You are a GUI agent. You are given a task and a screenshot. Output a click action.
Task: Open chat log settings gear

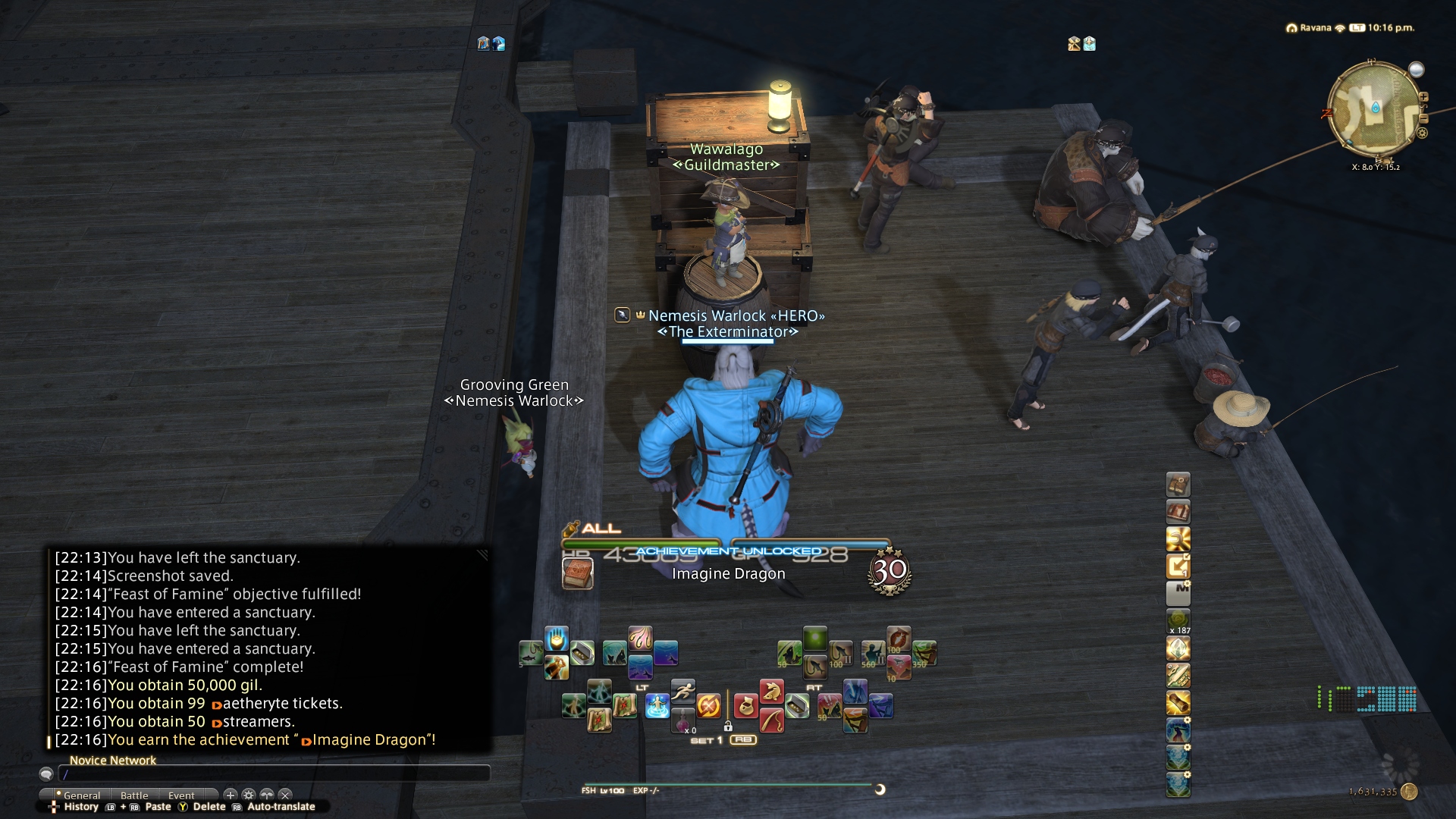[x=249, y=795]
